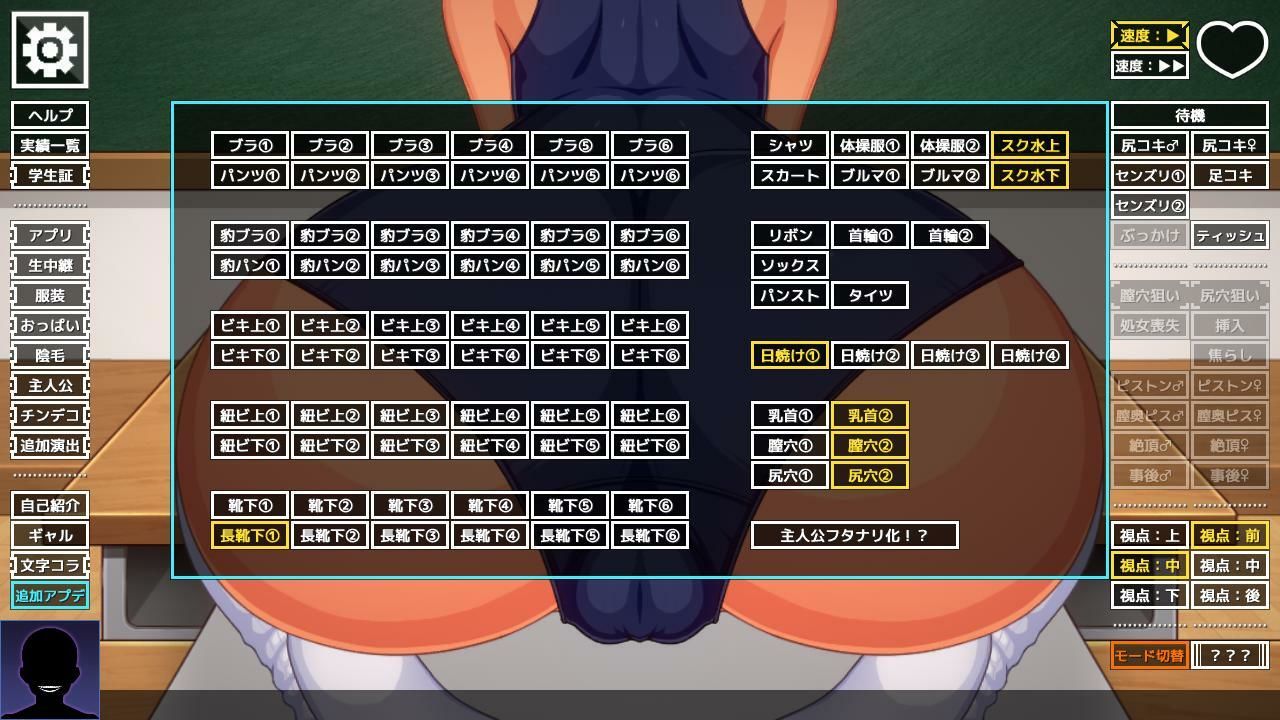1280x720 pixels.
Task: Select the 服装 clothing category
Action: [x=50, y=295]
